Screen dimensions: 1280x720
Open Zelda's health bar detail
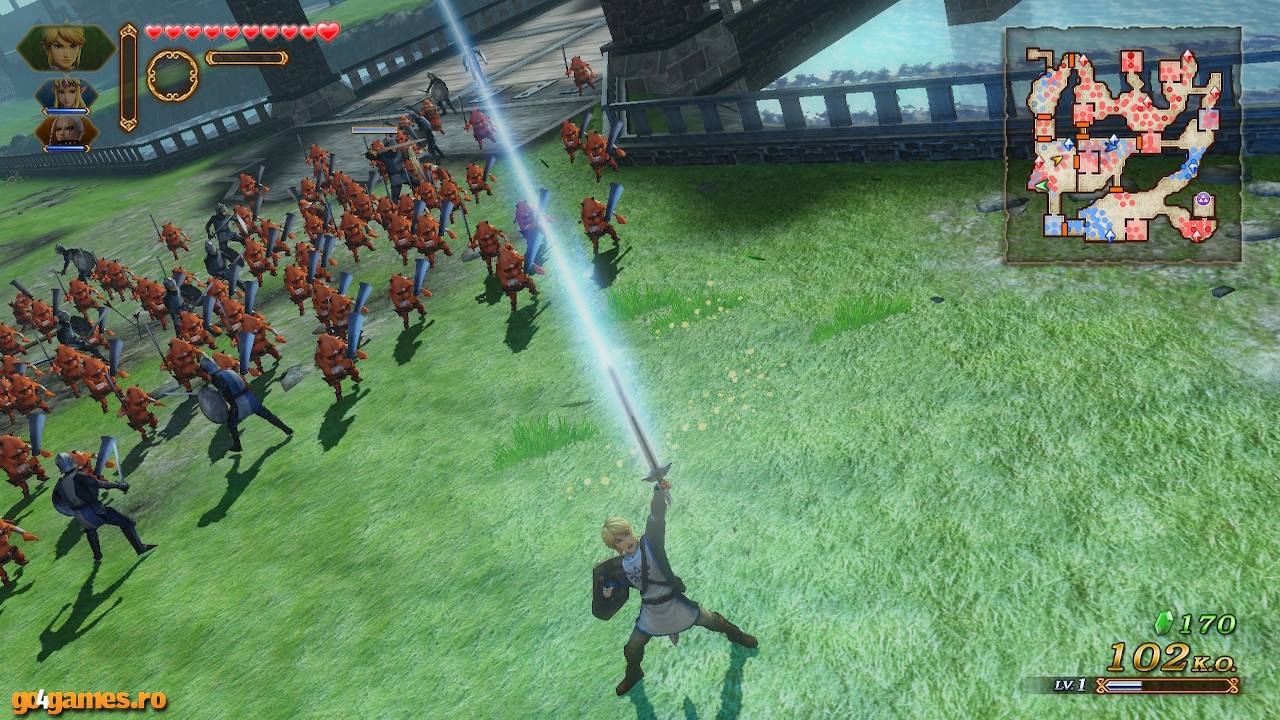66,111
